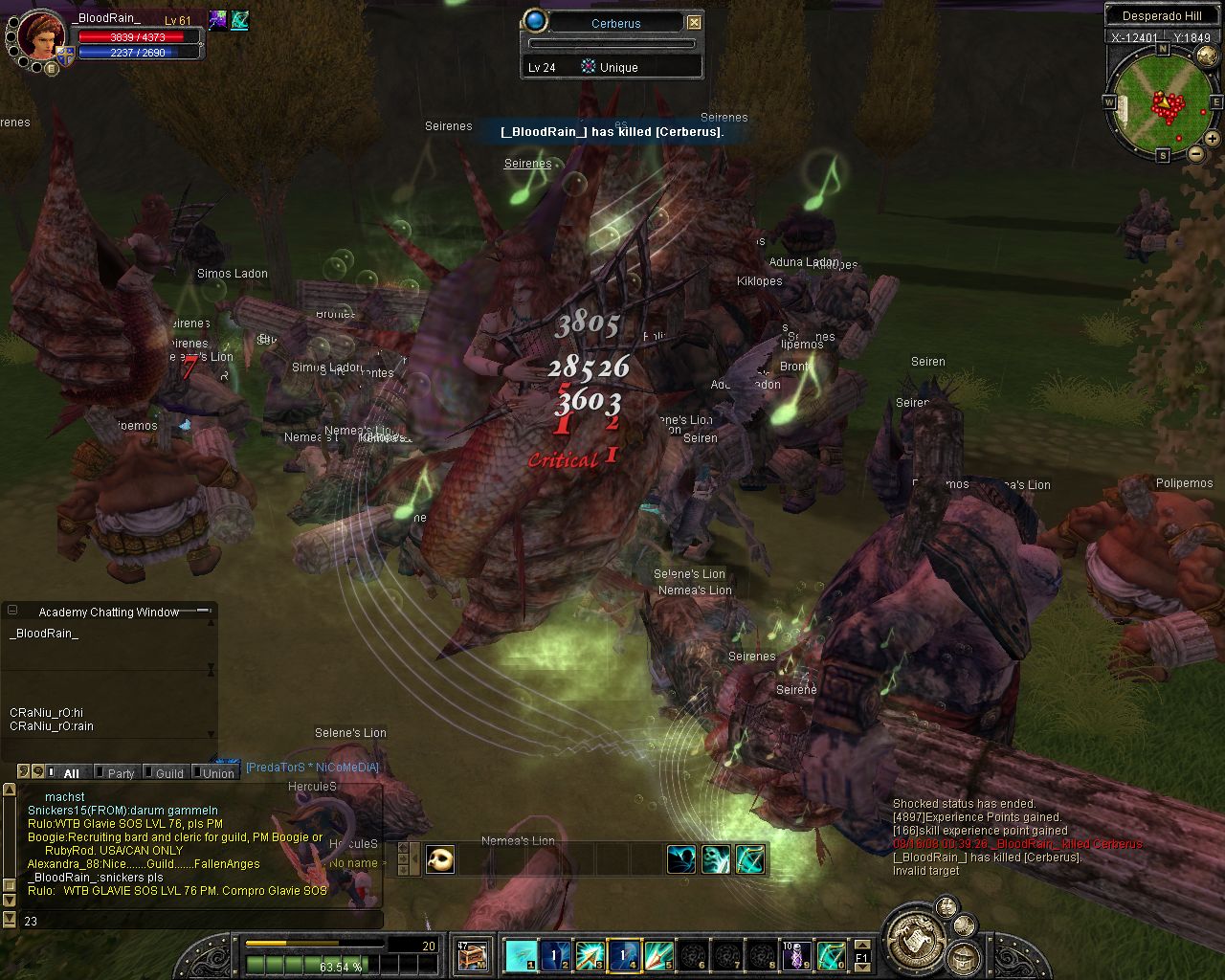The height and width of the screenshot is (980, 1225).
Task: Click the _BloodRain_ character portrait
Action: (x=42, y=36)
